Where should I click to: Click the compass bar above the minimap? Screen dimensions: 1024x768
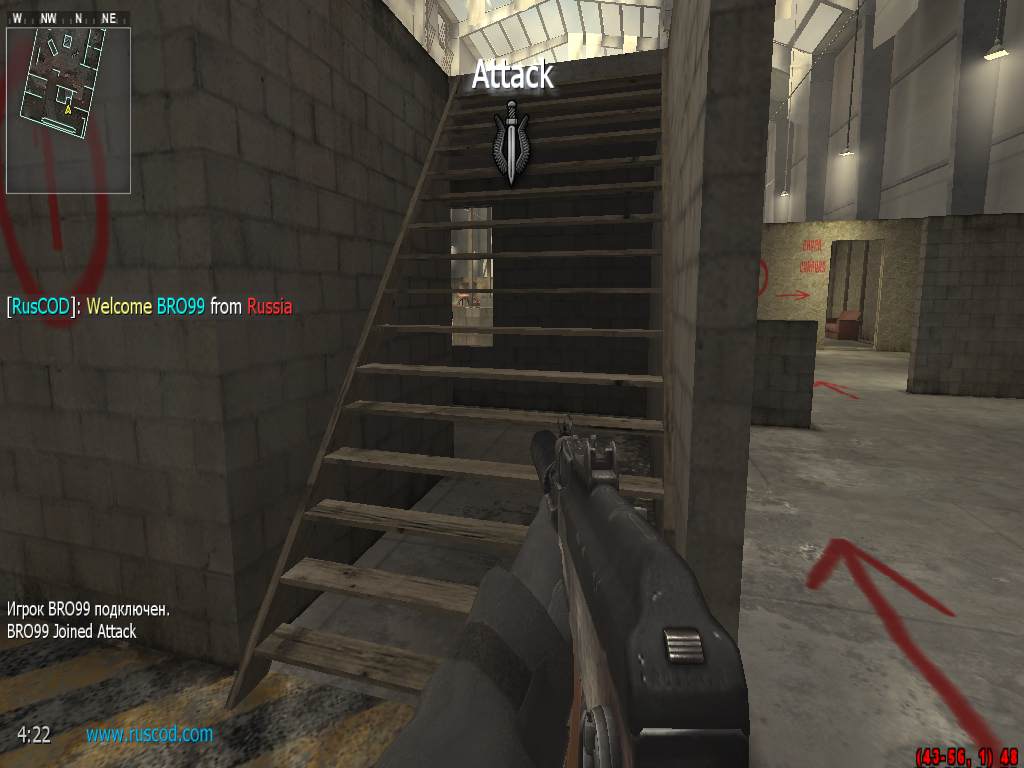tap(68, 18)
